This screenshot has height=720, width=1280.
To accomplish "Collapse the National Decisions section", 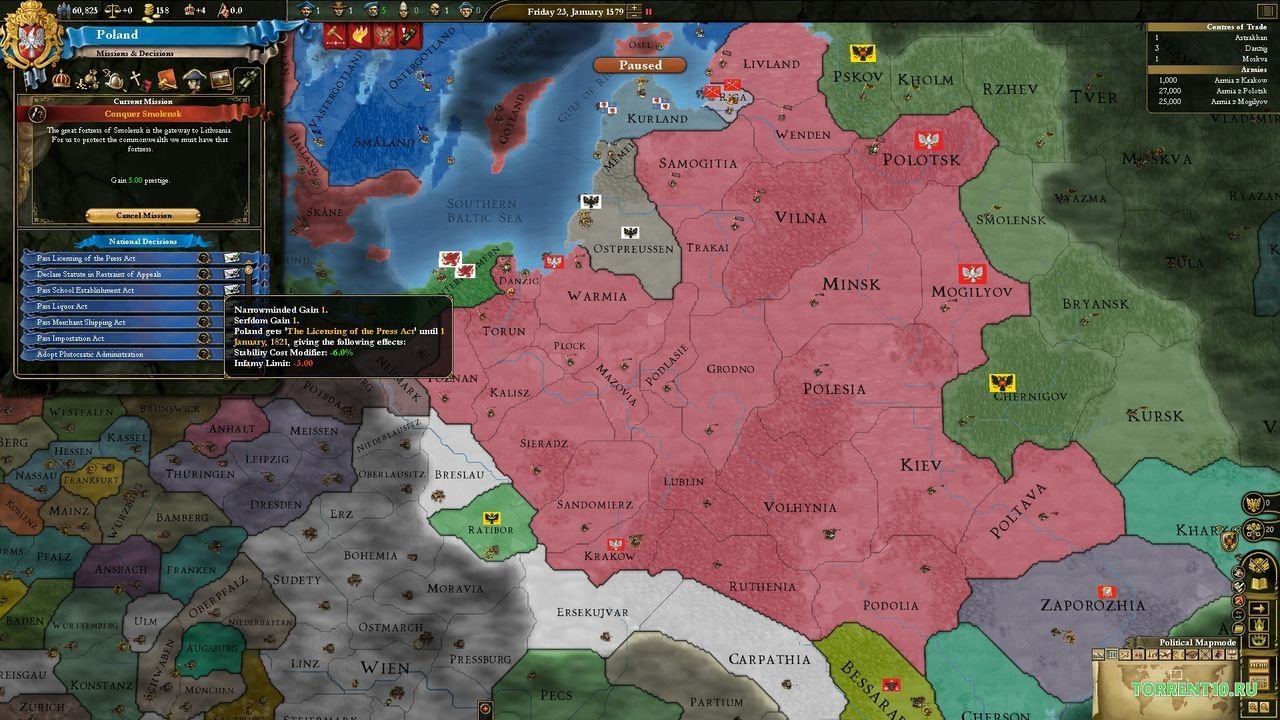I will (145, 240).
